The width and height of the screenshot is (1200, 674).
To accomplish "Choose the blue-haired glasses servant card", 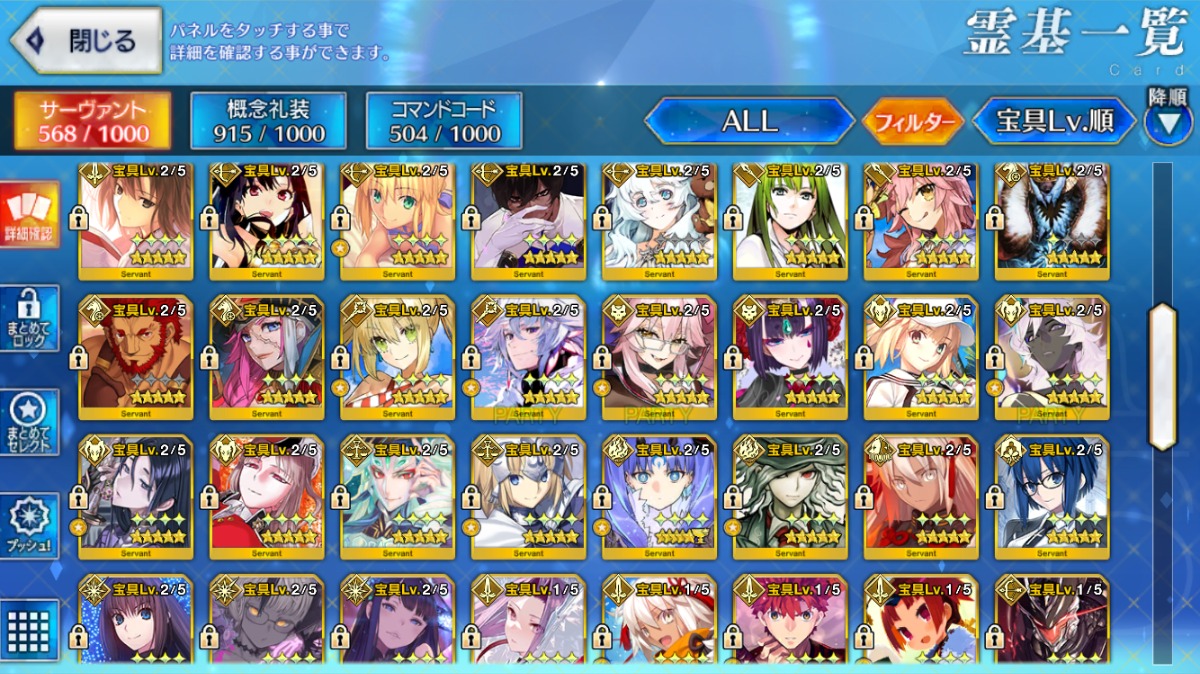I will point(1052,492).
